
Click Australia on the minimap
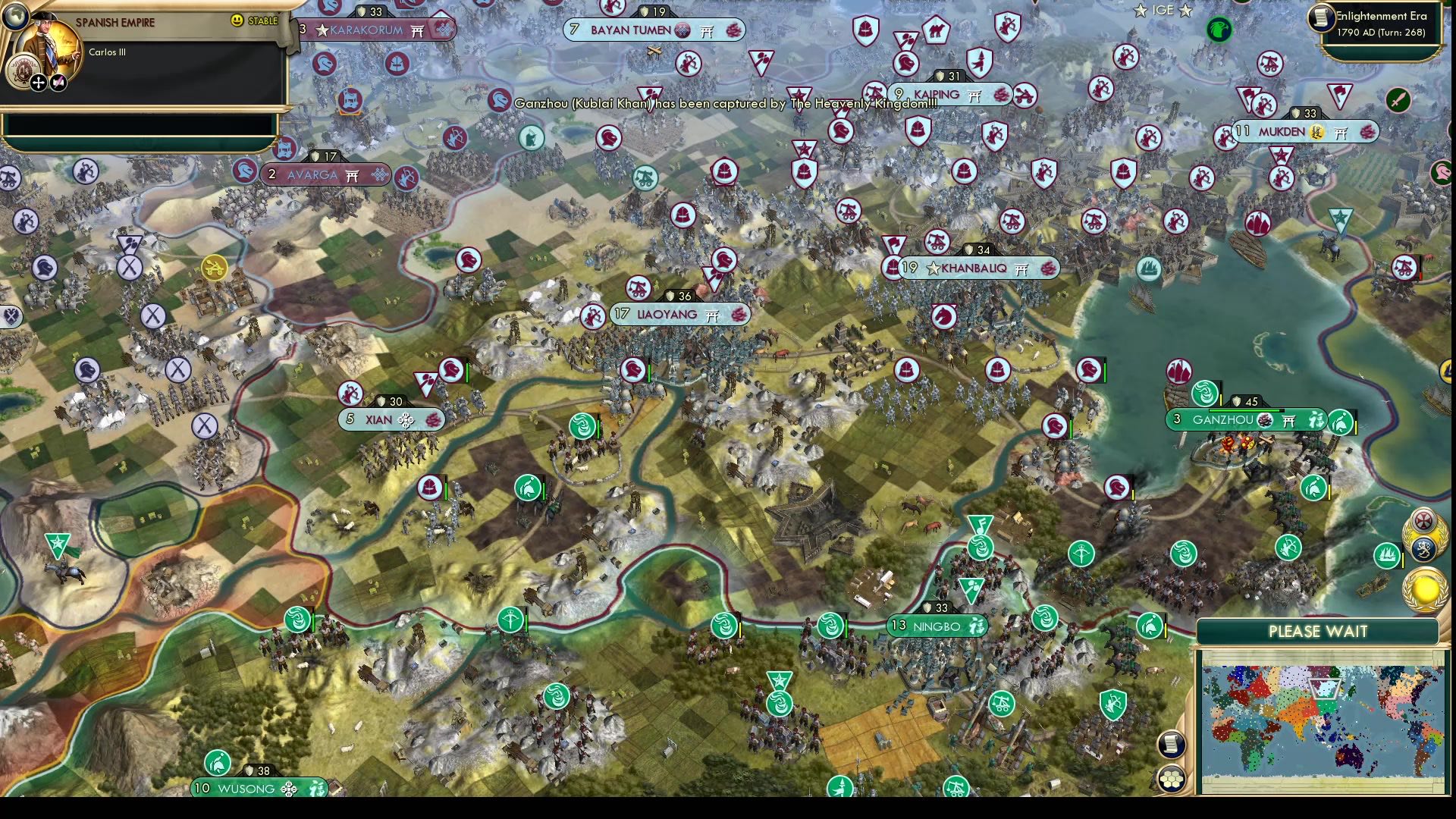tap(1349, 755)
